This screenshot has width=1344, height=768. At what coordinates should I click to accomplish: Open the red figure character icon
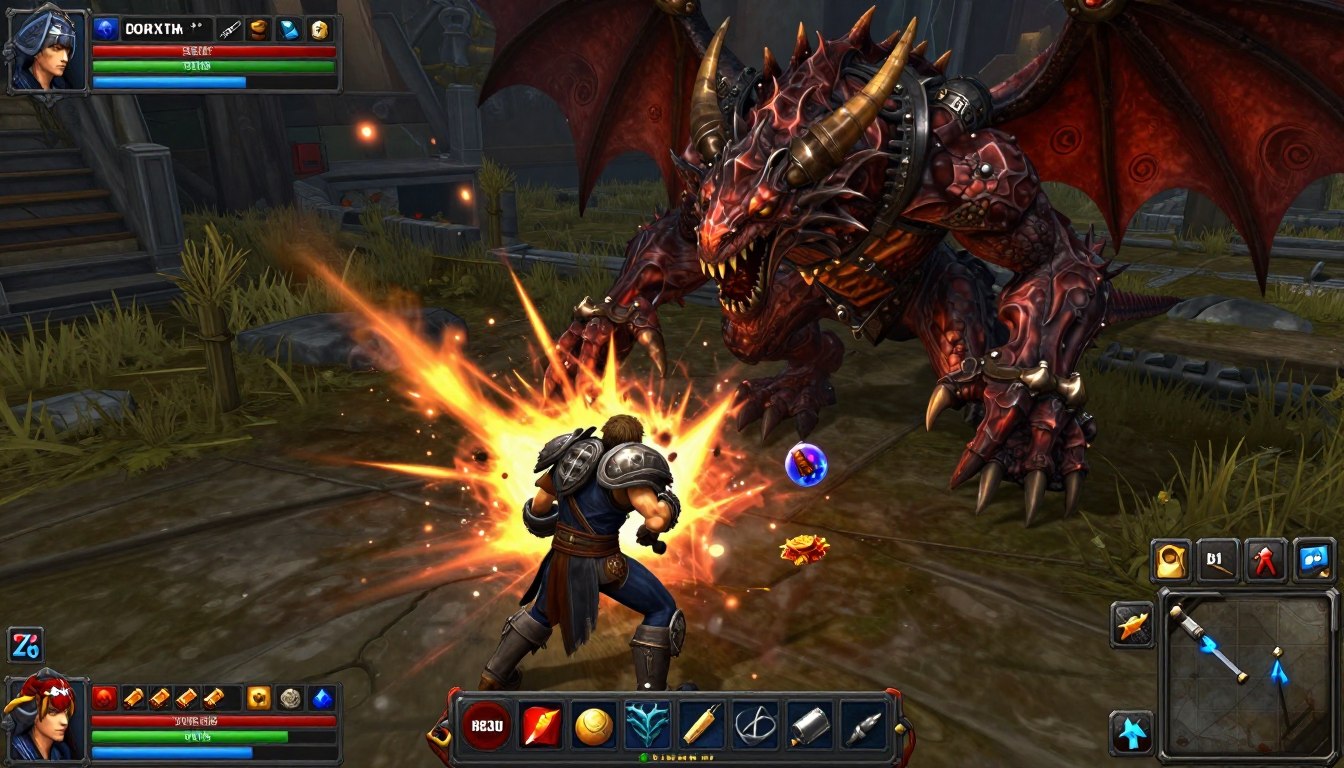click(1265, 561)
